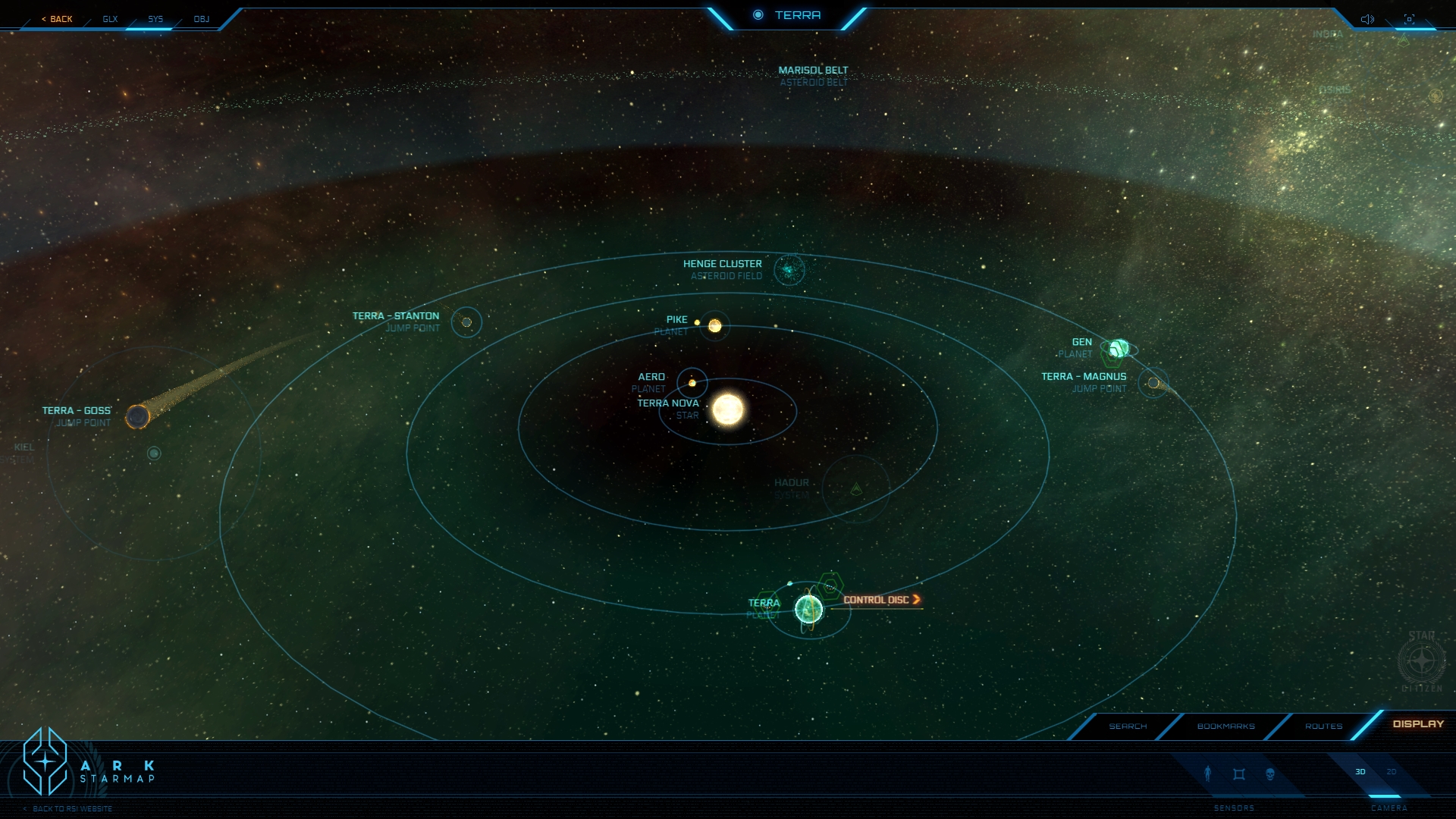The height and width of the screenshot is (819, 1456).
Task: Open the Search tab
Action: pyautogui.click(x=1128, y=726)
